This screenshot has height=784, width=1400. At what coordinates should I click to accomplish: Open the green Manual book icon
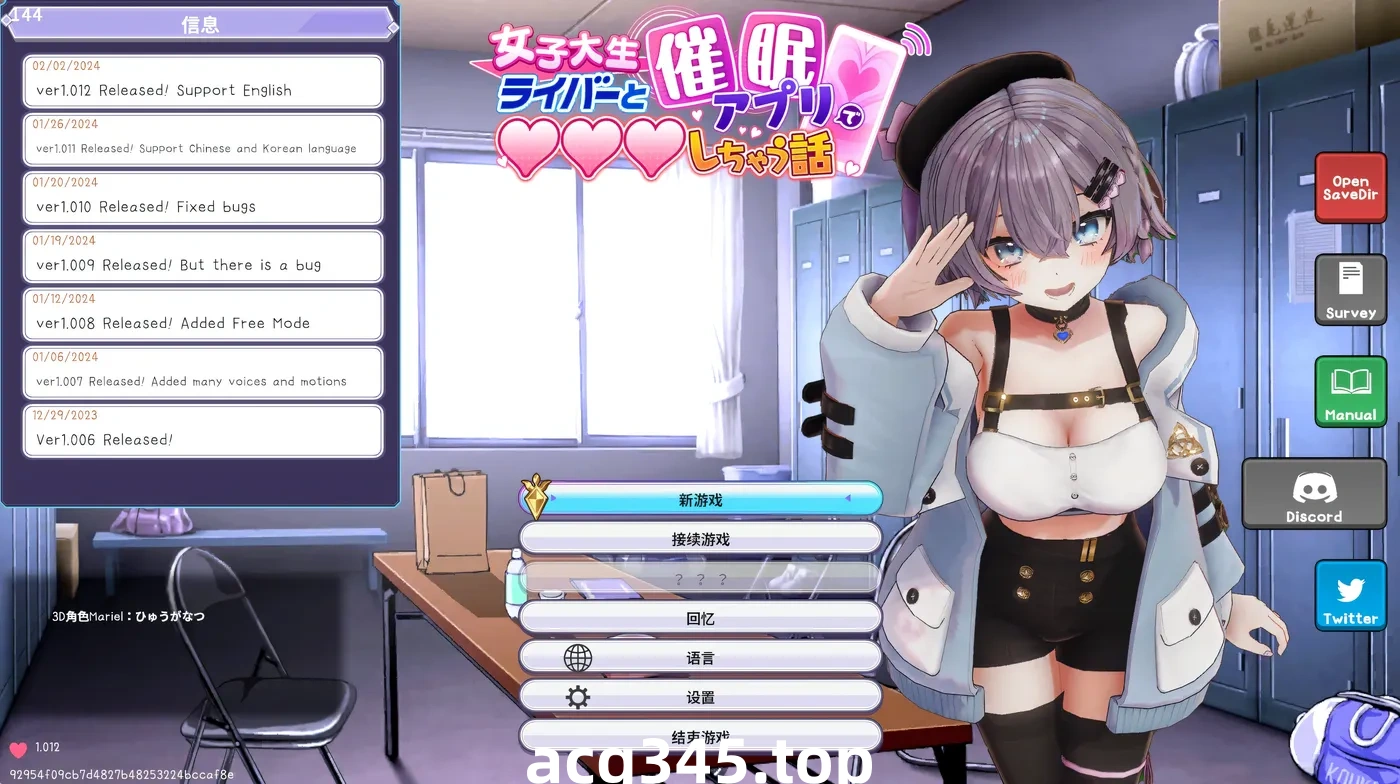point(1350,390)
